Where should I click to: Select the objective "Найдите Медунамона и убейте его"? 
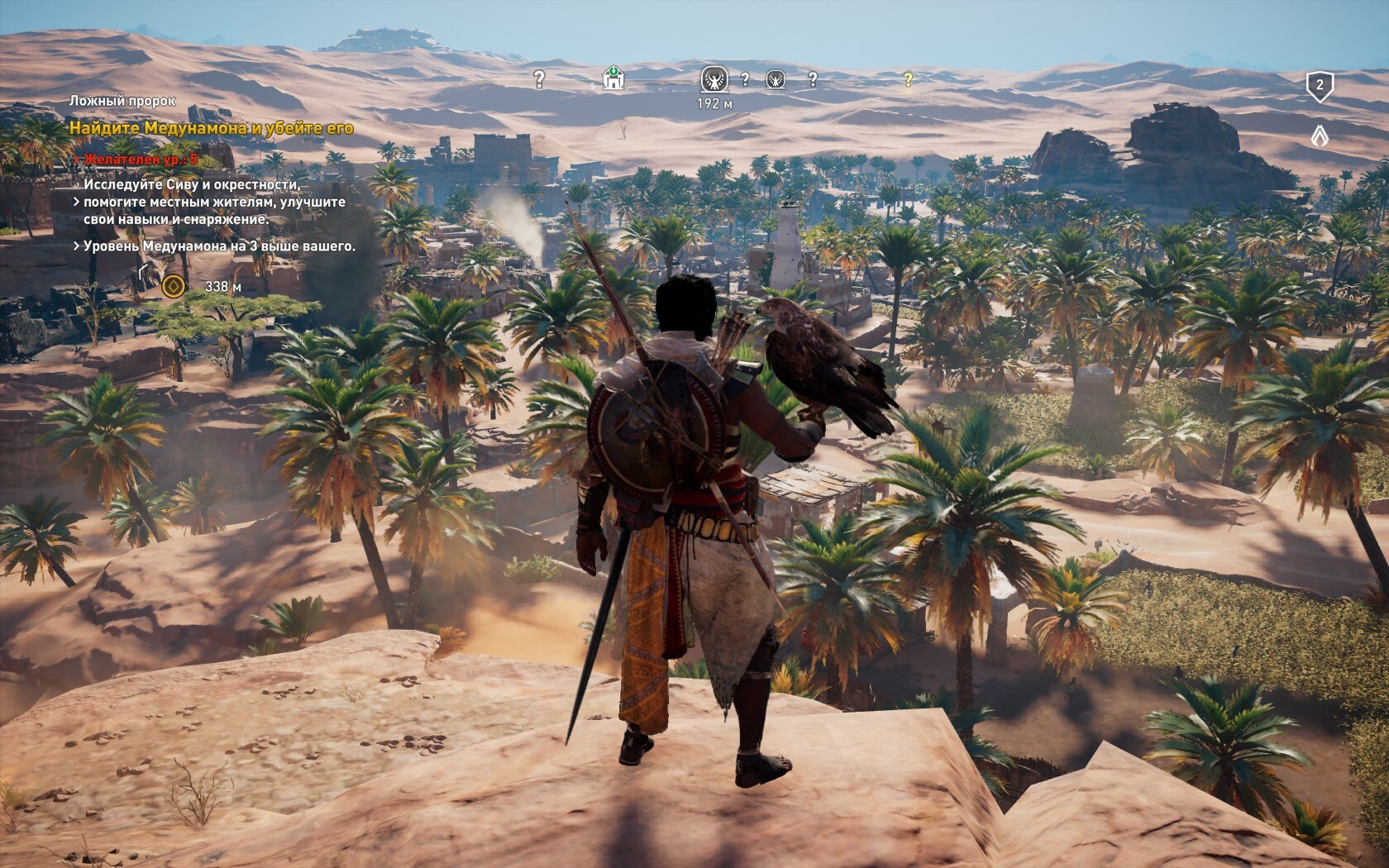(x=211, y=128)
